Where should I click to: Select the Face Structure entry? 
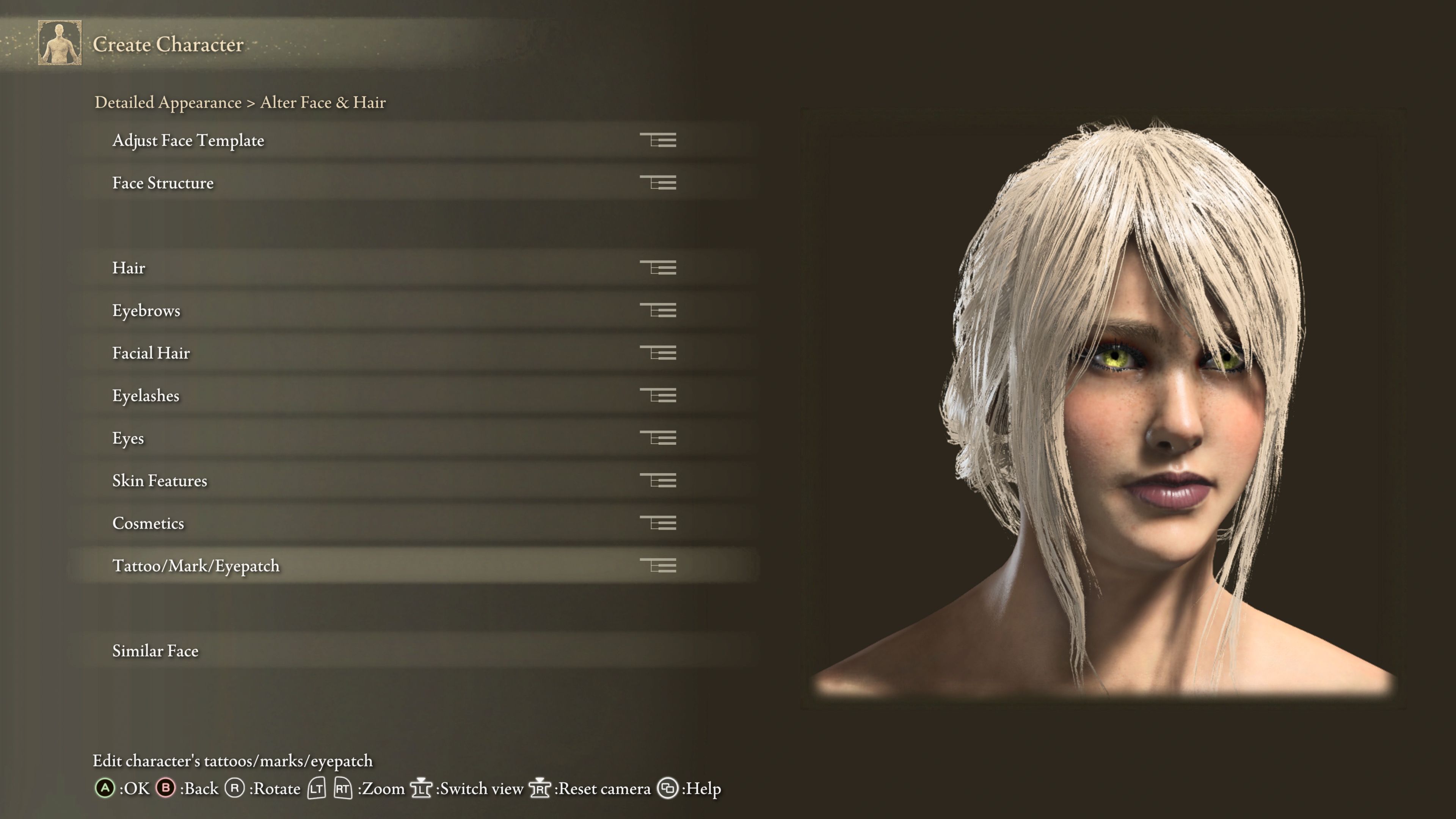tap(163, 183)
